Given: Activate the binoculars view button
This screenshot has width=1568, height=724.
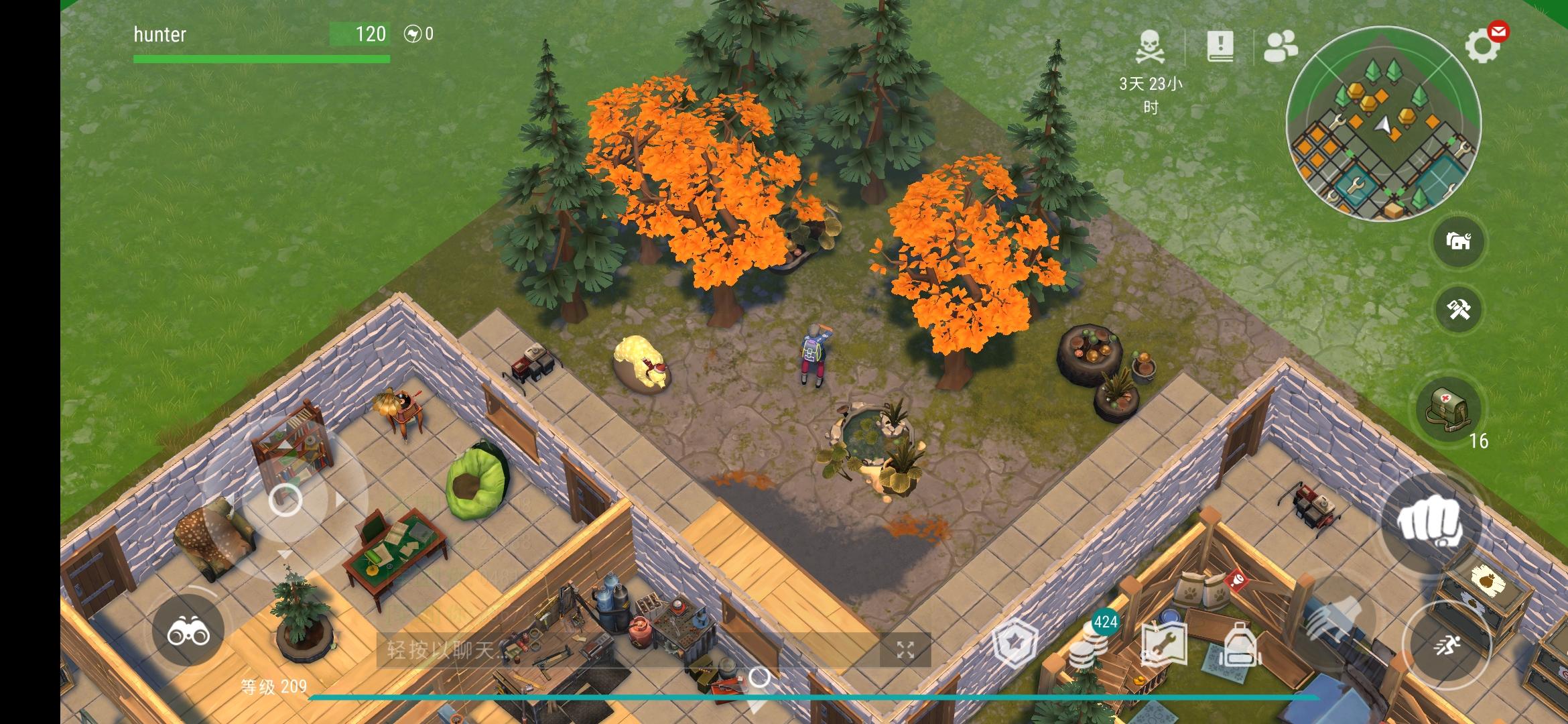Looking at the screenshot, I should [x=188, y=632].
